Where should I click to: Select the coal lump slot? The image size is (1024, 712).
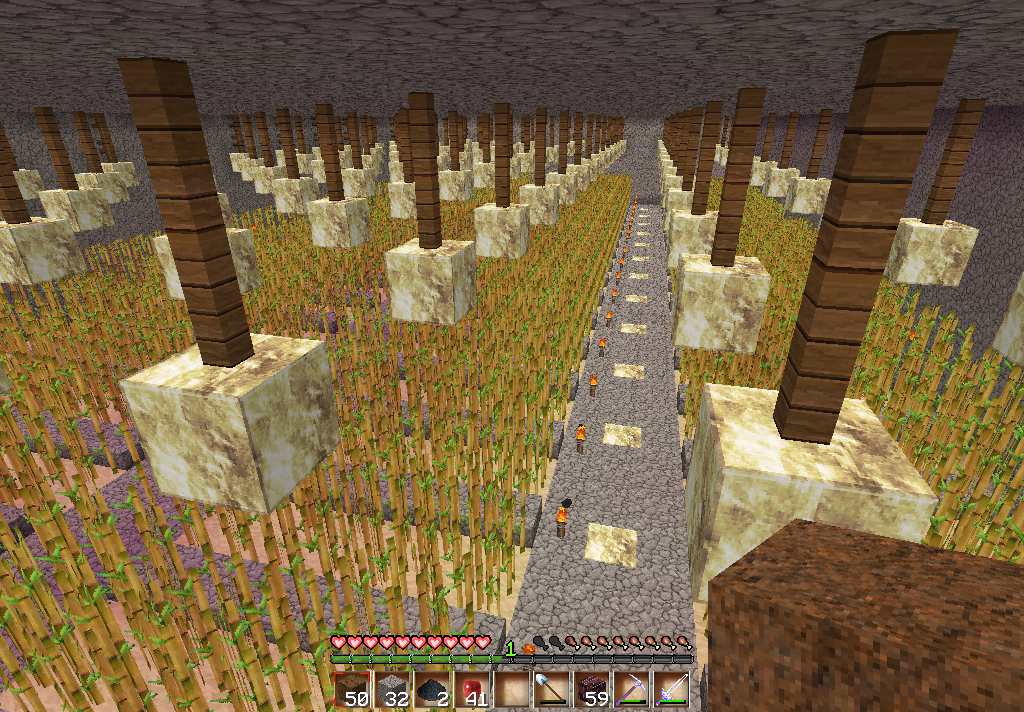432,690
